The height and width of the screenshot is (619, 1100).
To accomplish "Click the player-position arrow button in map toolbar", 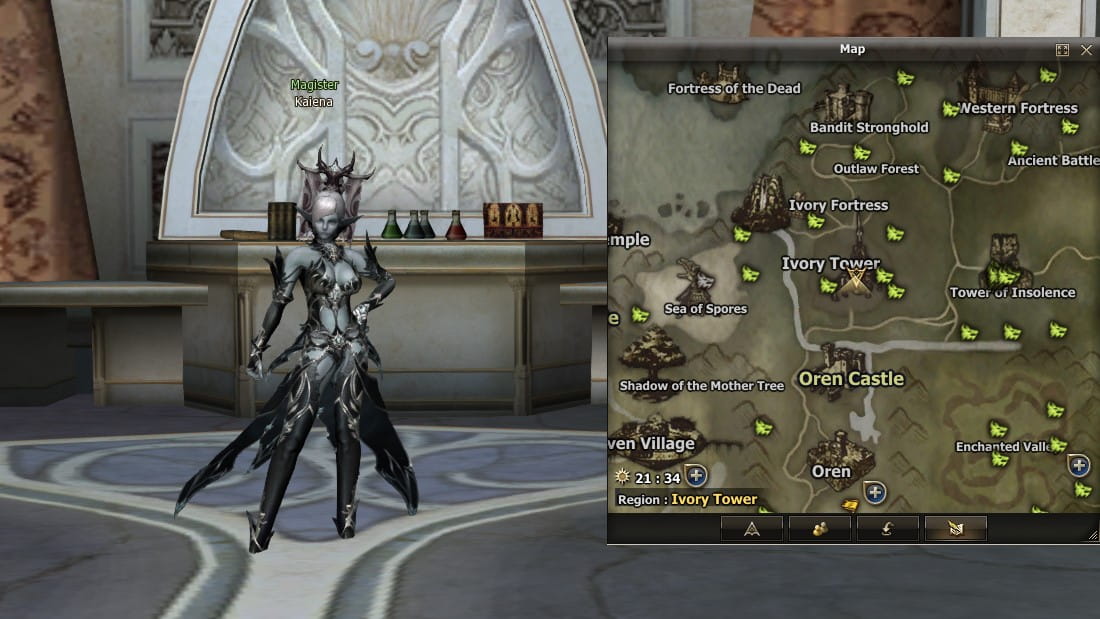I will point(752,529).
